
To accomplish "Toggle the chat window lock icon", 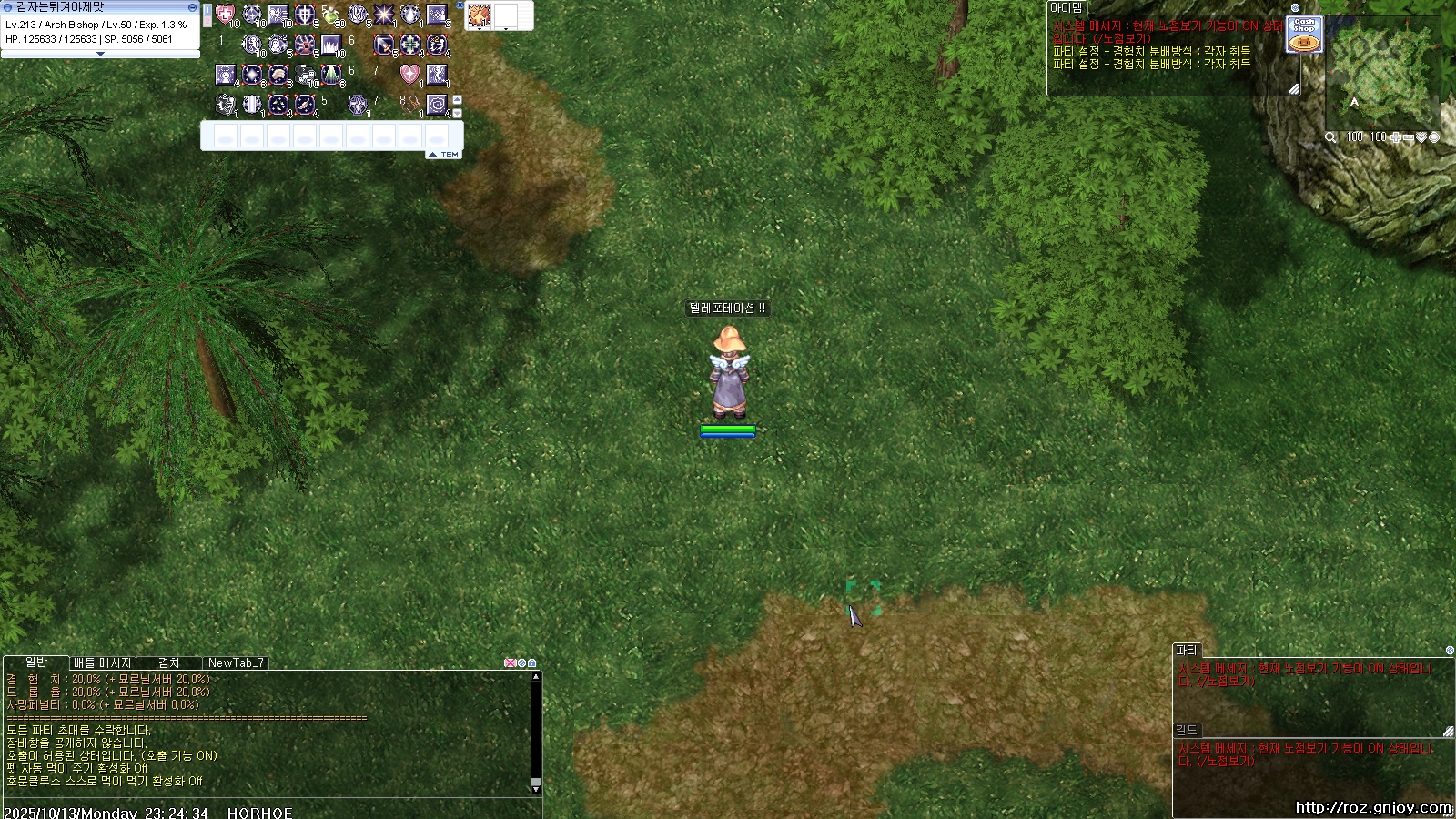I will point(532,663).
